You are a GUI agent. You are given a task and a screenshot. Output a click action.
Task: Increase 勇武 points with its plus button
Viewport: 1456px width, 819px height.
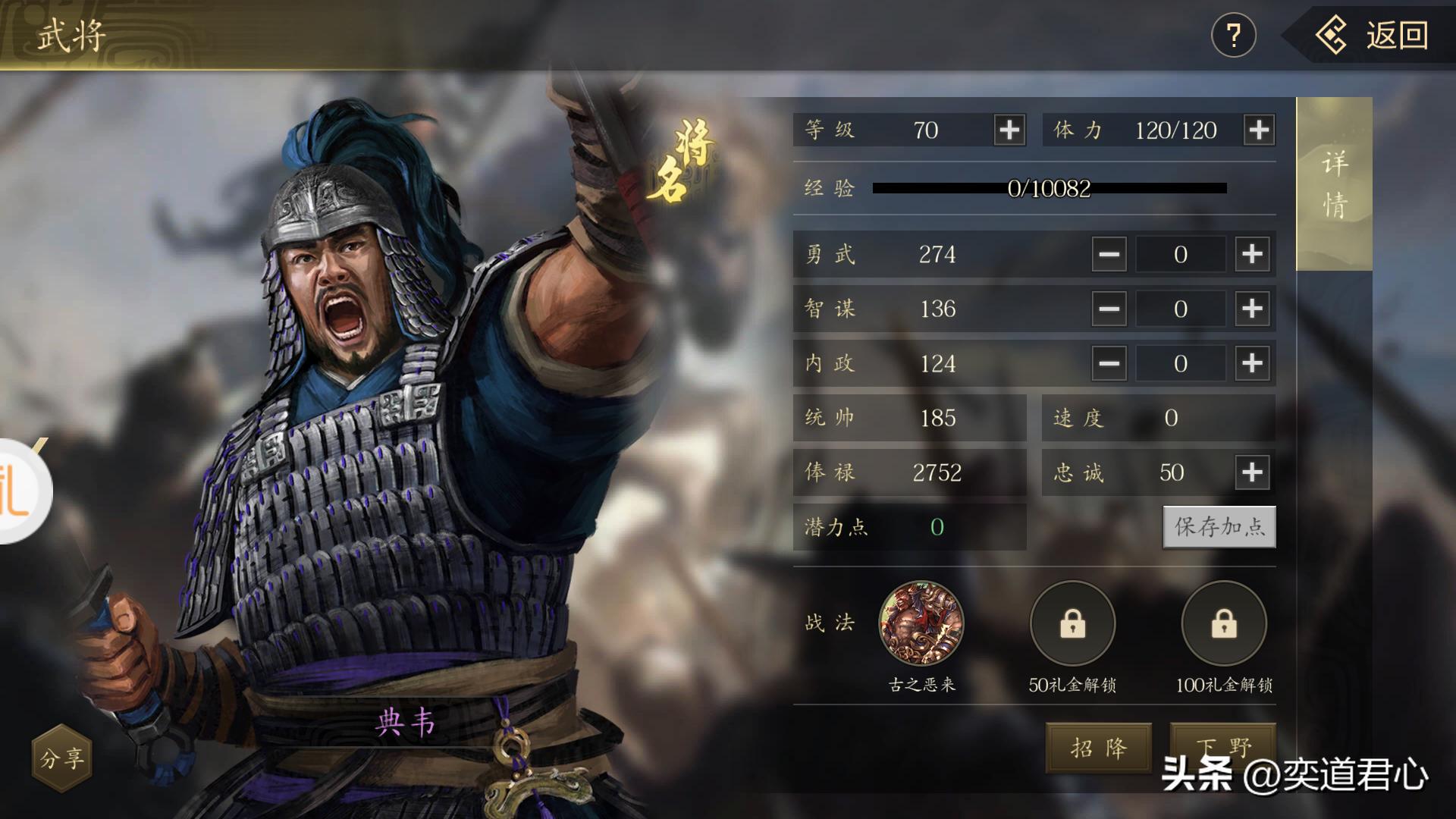tap(1252, 254)
